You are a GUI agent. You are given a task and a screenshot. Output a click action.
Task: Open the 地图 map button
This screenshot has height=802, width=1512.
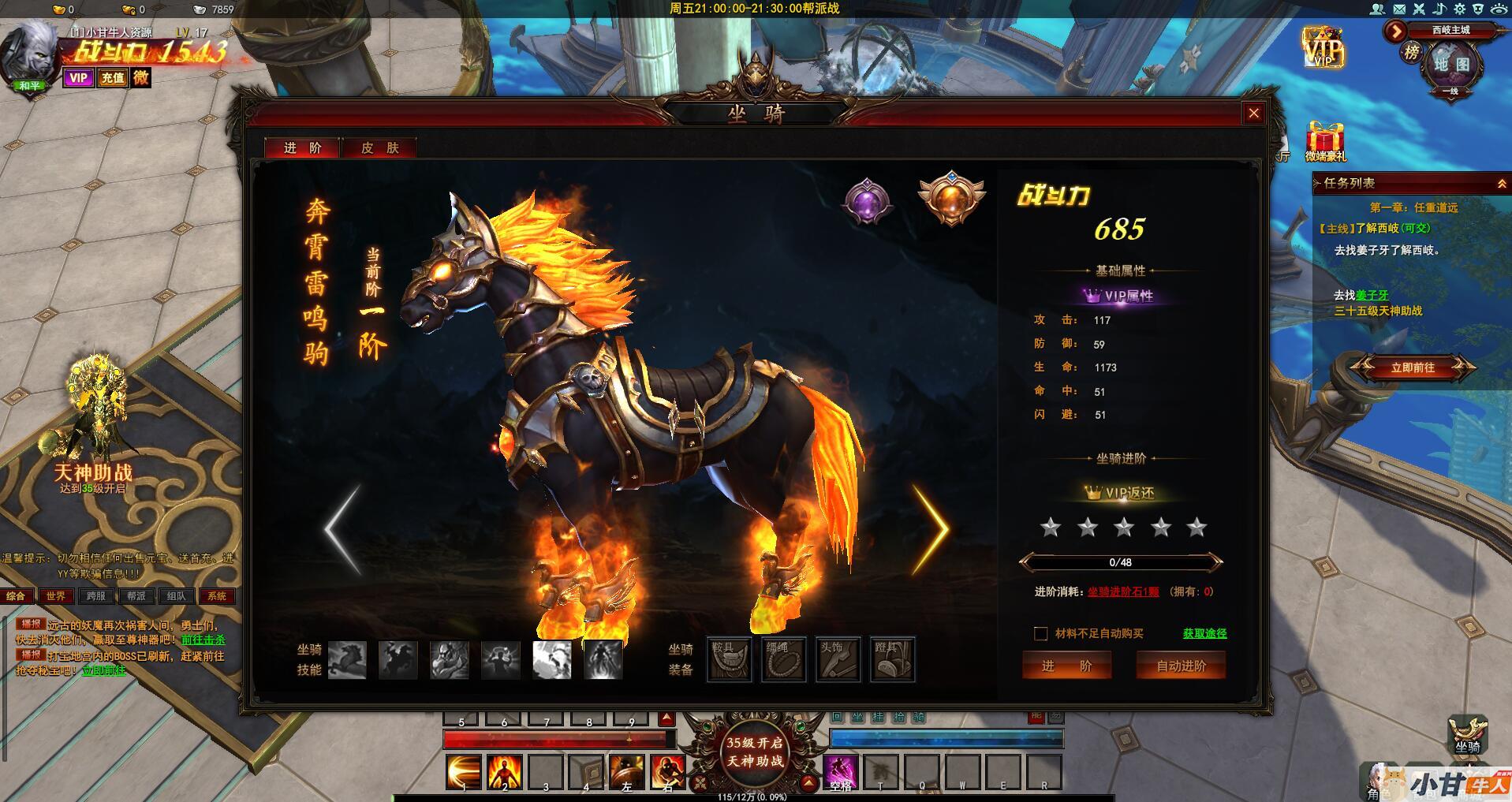coord(1451,65)
